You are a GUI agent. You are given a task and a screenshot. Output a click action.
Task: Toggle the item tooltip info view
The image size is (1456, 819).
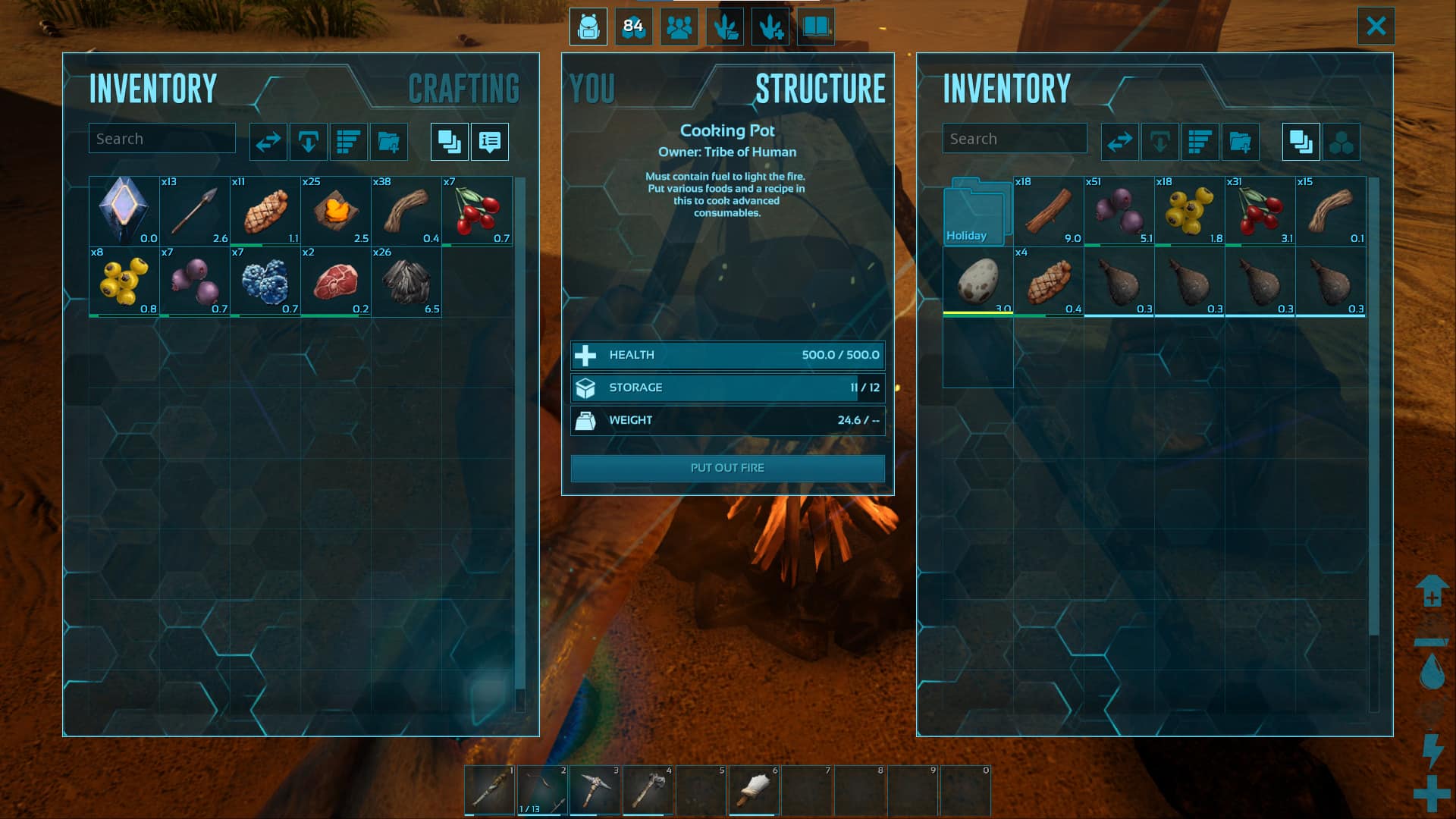click(x=489, y=142)
